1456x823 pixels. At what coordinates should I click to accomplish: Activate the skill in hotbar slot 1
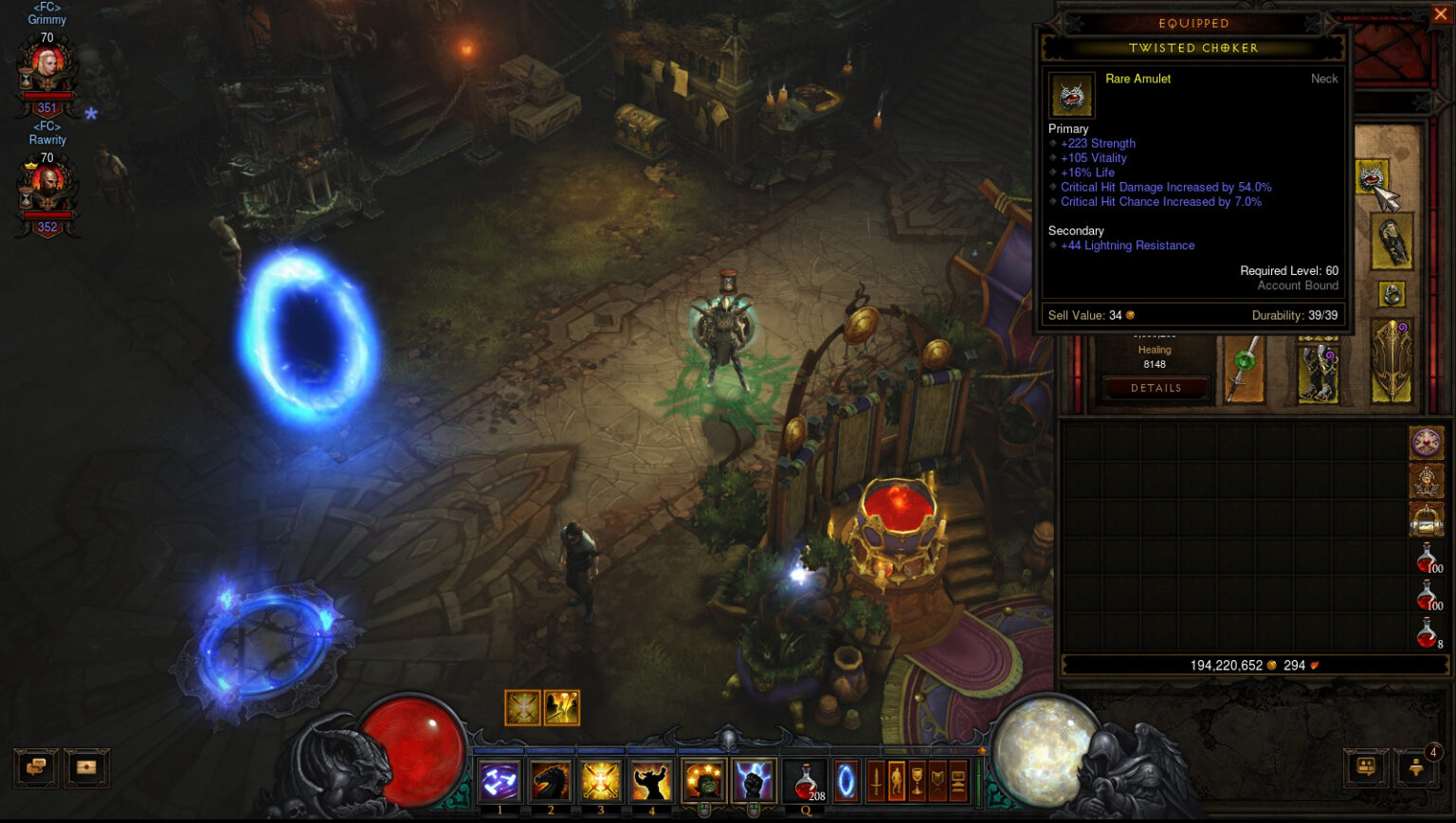[500, 781]
